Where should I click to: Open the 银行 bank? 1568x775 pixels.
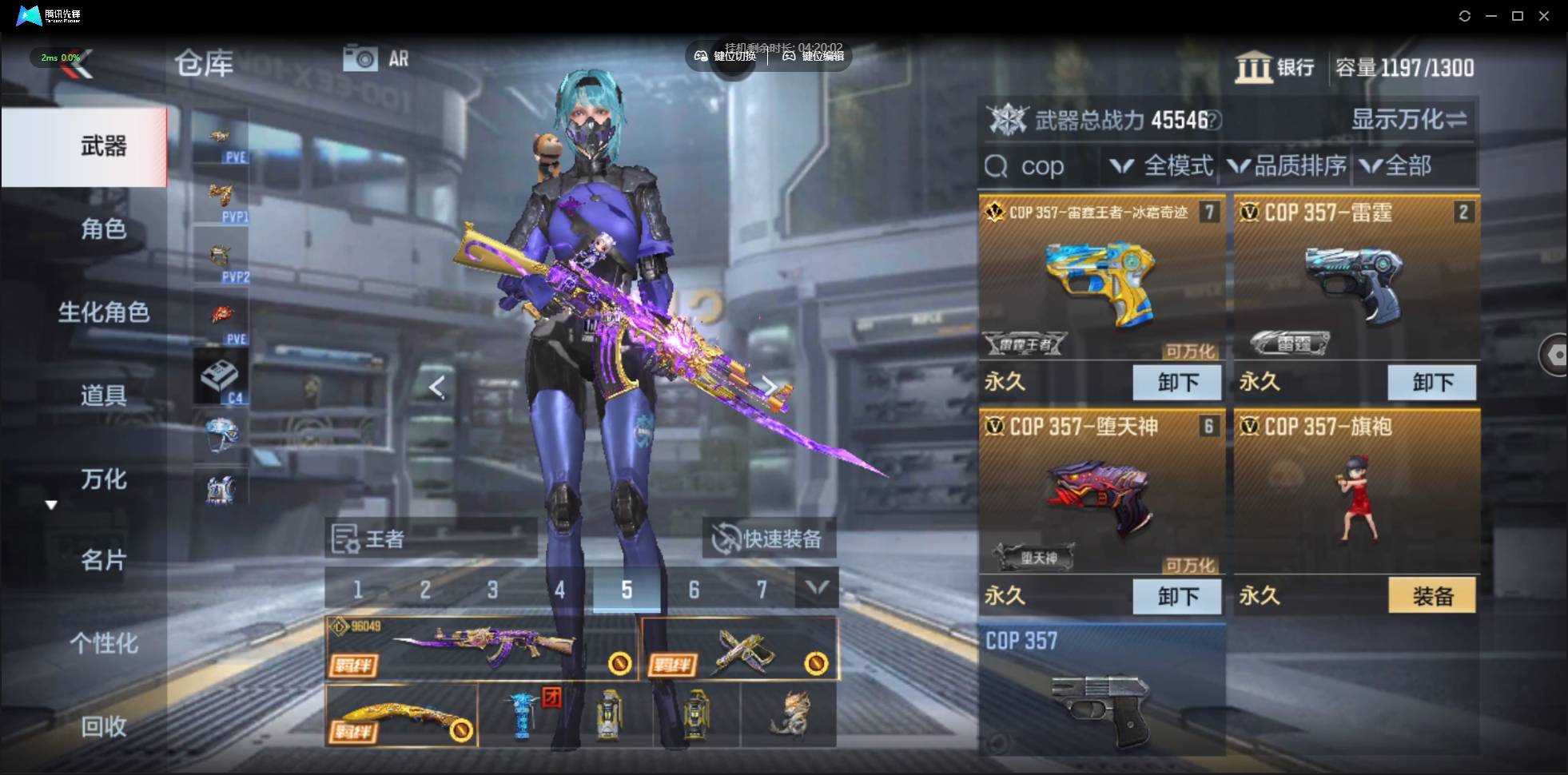(1275, 68)
